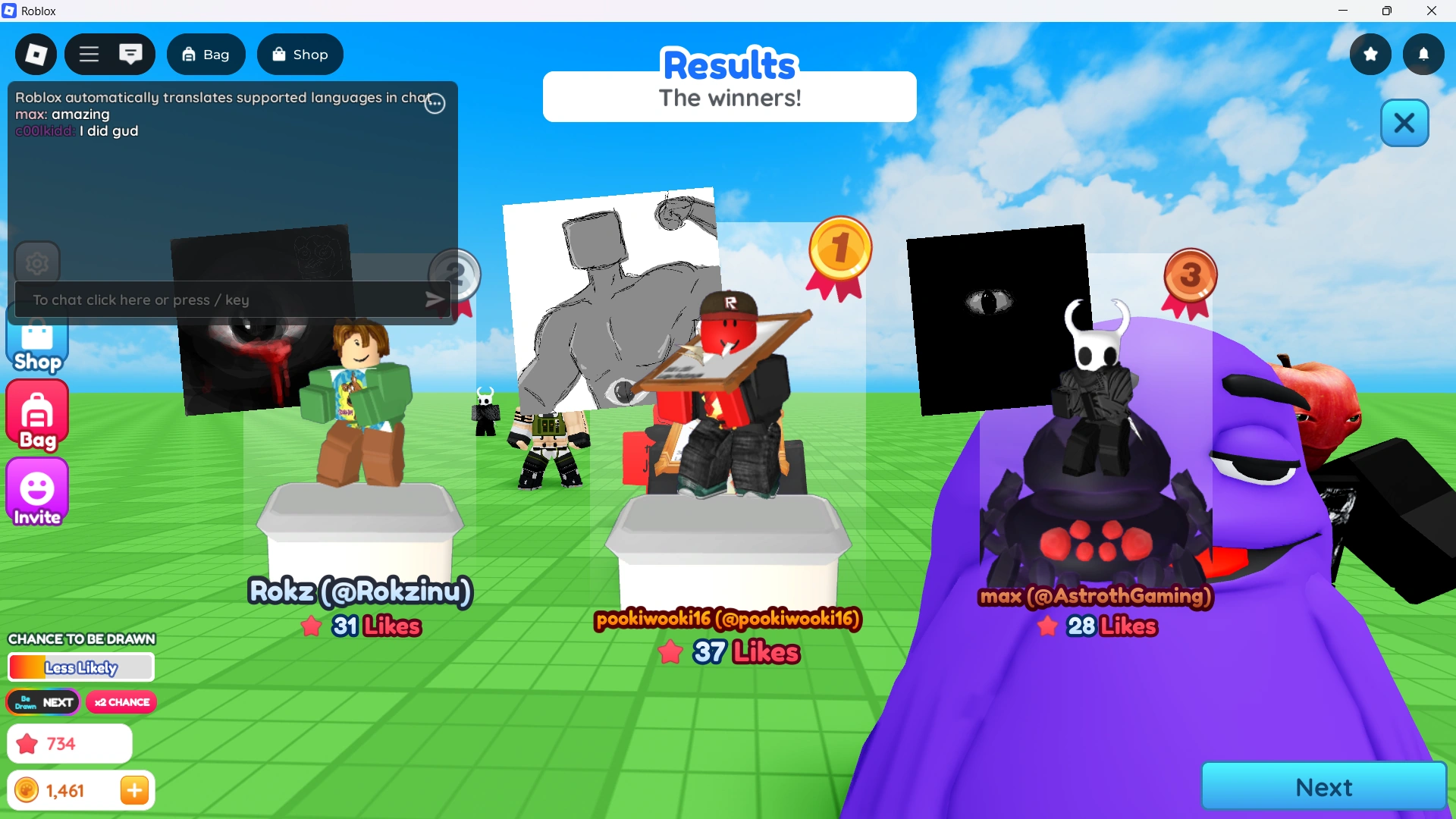Viewport: 1456px width, 819px height.
Task: Open the chat options three-dots menu
Action: pyautogui.click(x=435, y=104)
